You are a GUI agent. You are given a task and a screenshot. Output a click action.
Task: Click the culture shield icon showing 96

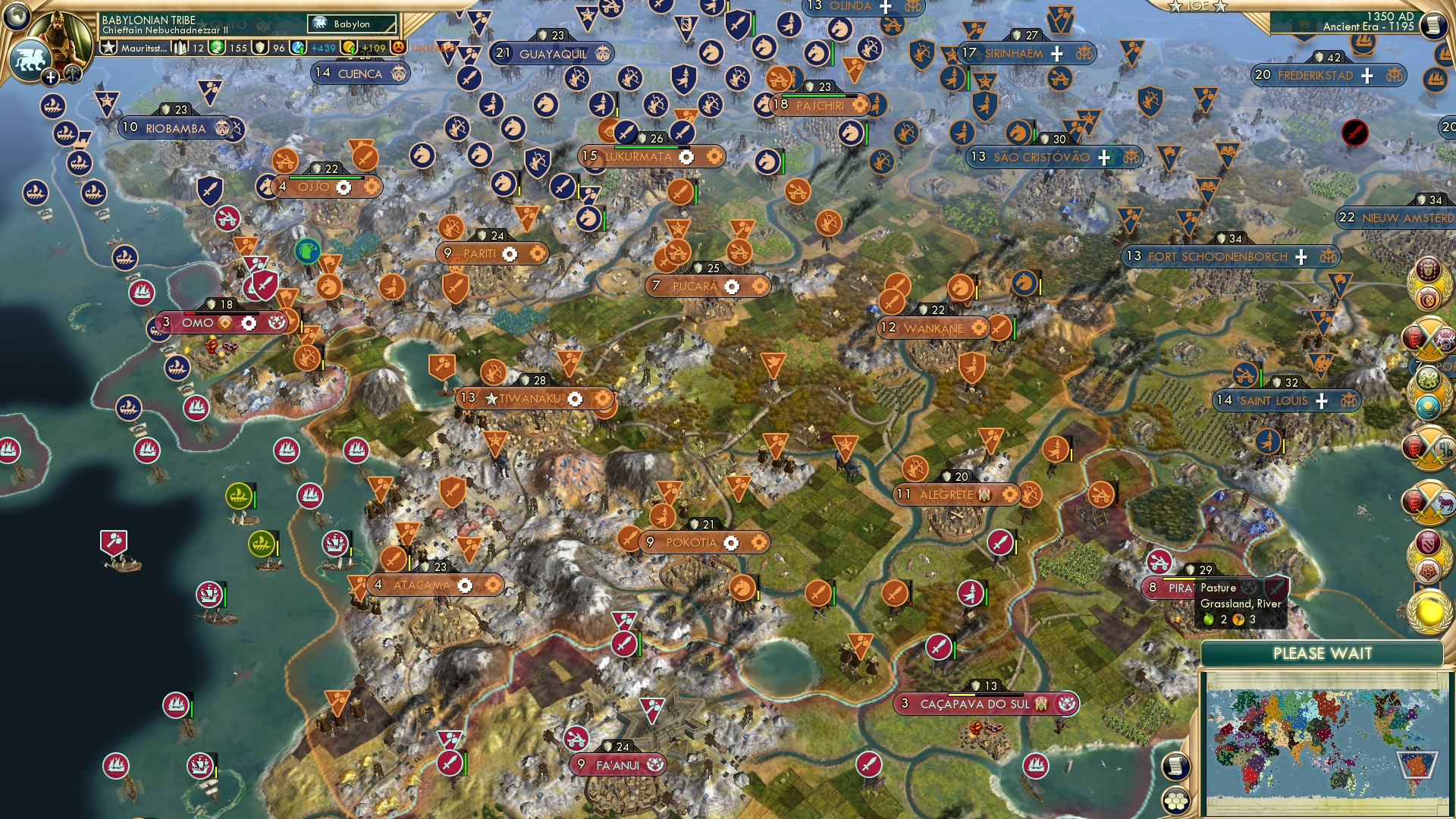[260, 48]
